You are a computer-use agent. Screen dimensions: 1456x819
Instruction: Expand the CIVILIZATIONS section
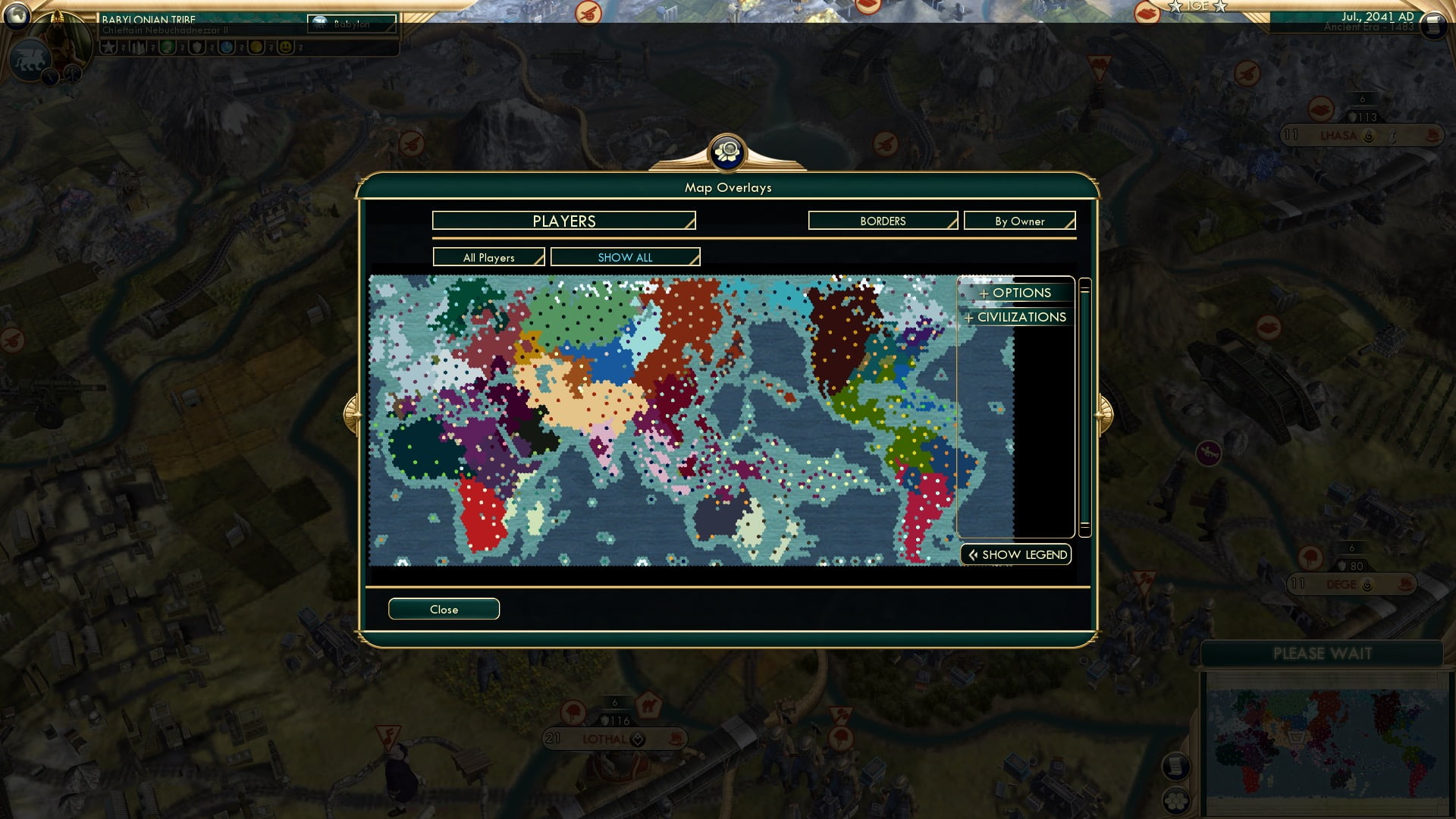point(1015,317)
